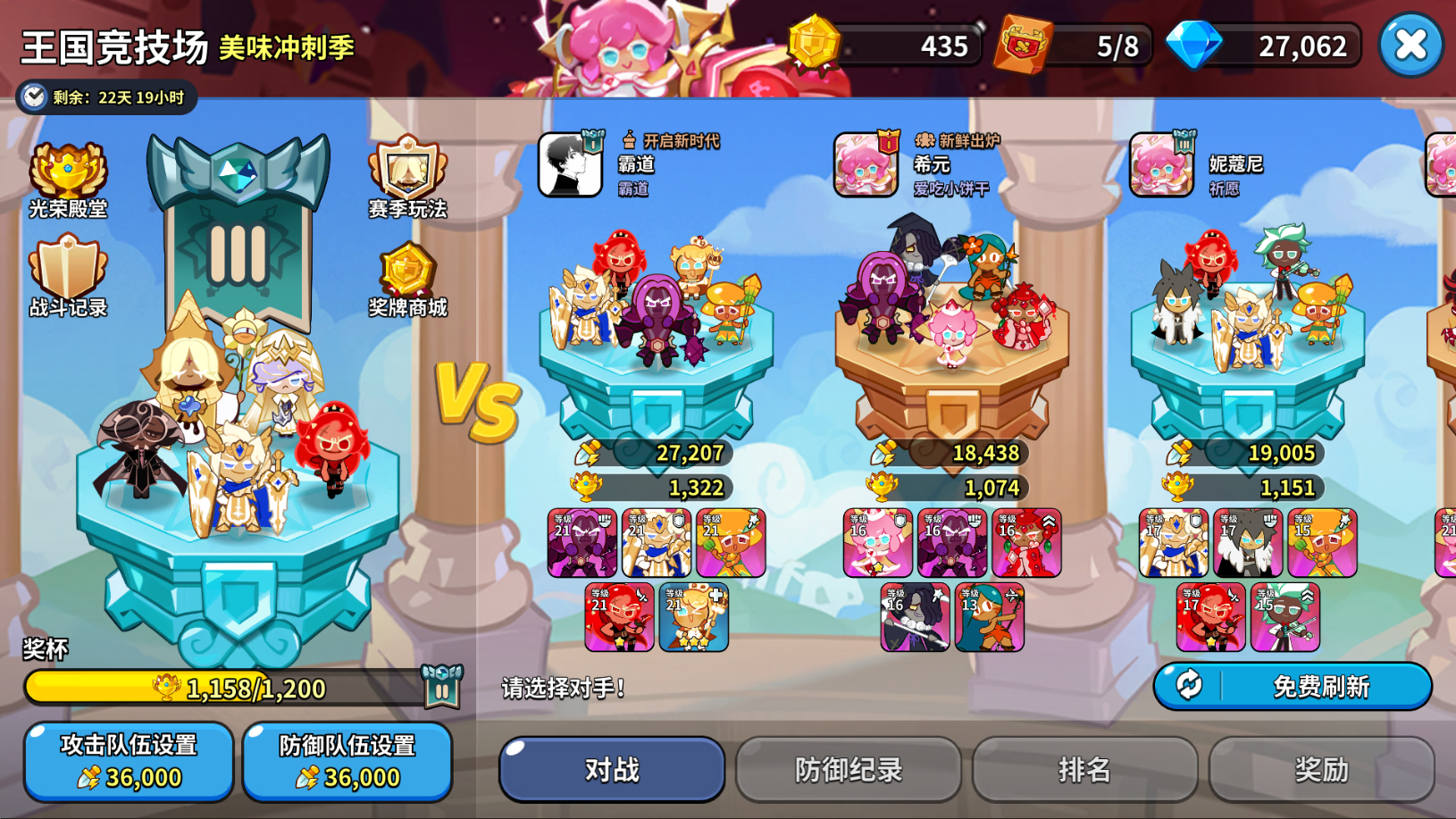Open 防御队伍设置 defense team setup
Screen dimensions: 1456x819
[347, 761]
